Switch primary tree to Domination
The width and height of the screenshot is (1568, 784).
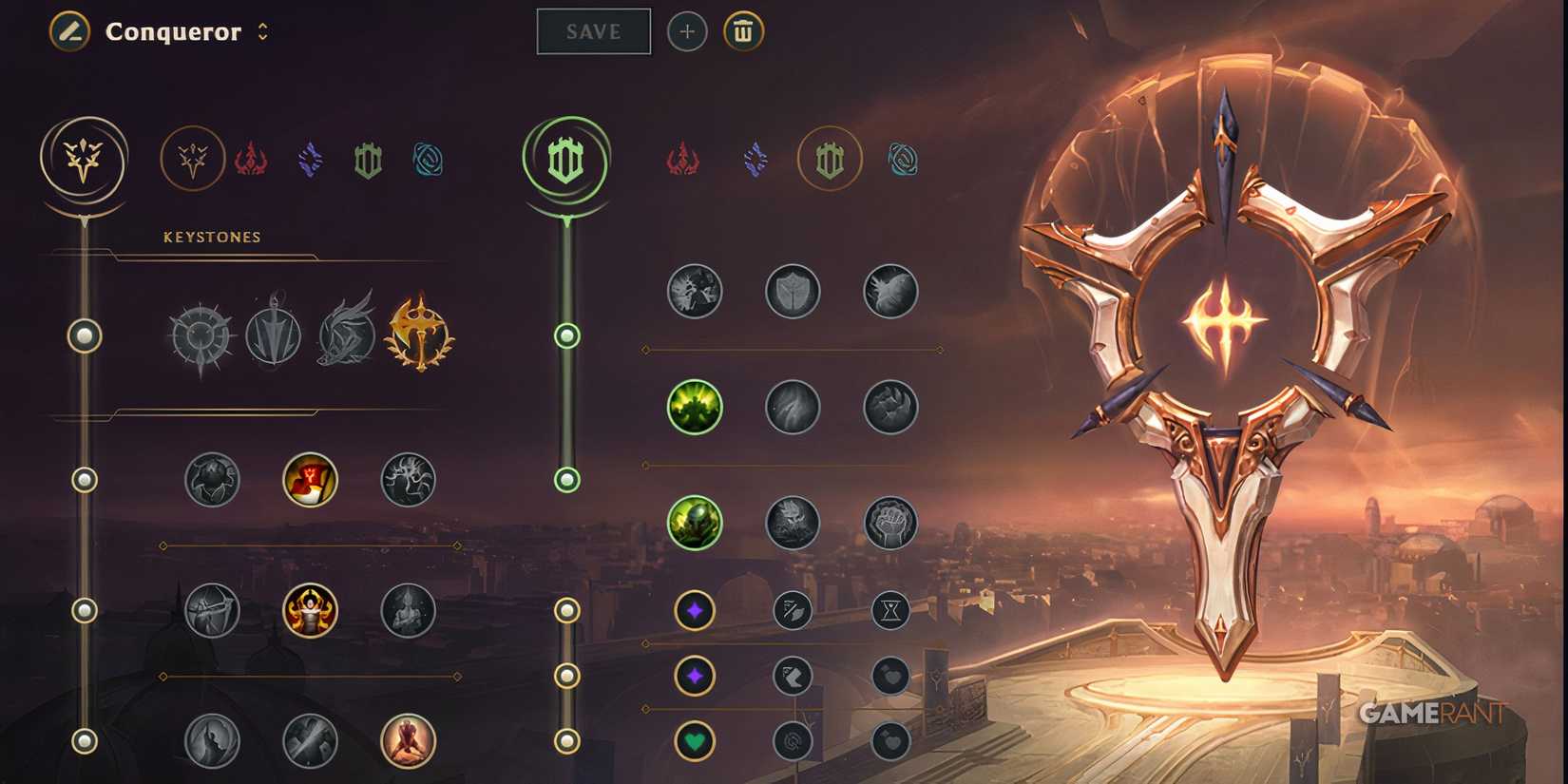pos(252,160)
